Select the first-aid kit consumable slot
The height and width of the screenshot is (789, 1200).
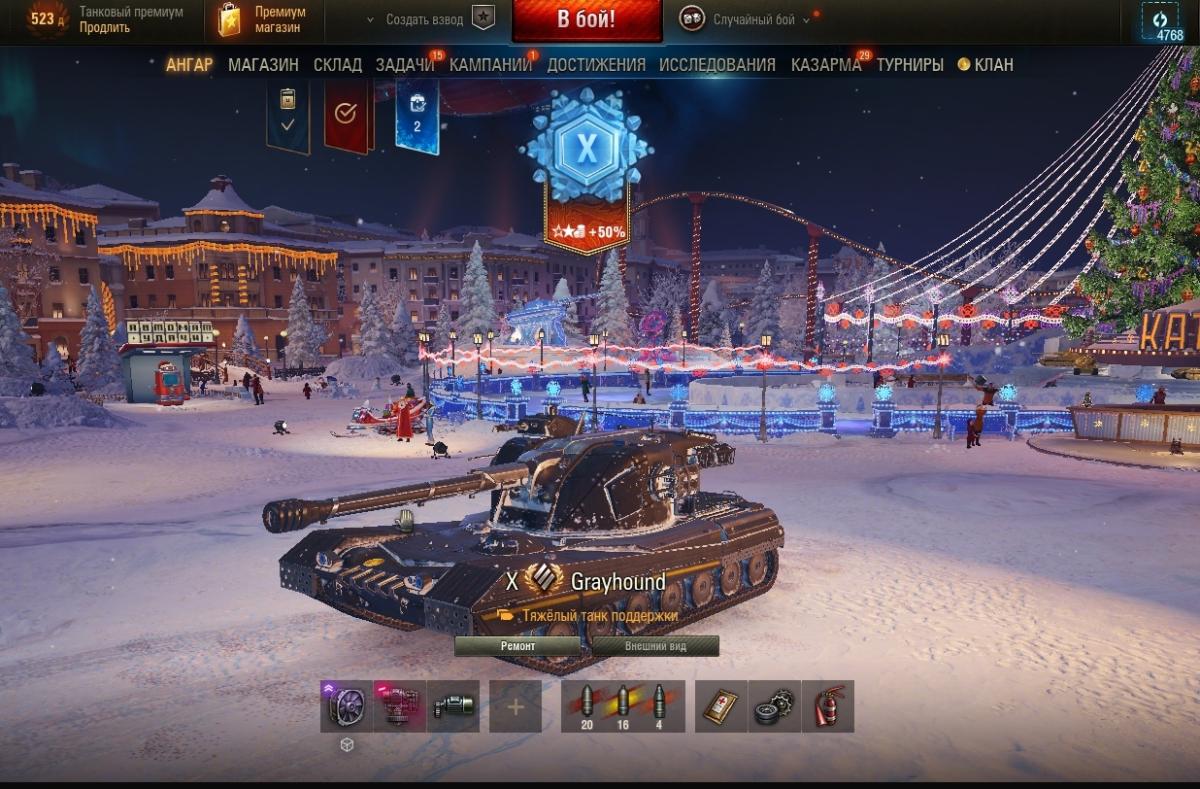(x=720, y=707)
